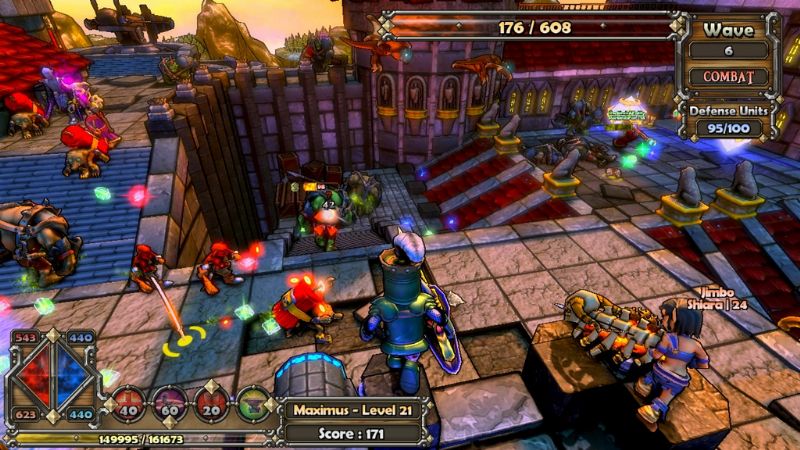The image size is (800, 450).
Task: Select the red 40-mana defense icon
Action: (x=128, y=402)
